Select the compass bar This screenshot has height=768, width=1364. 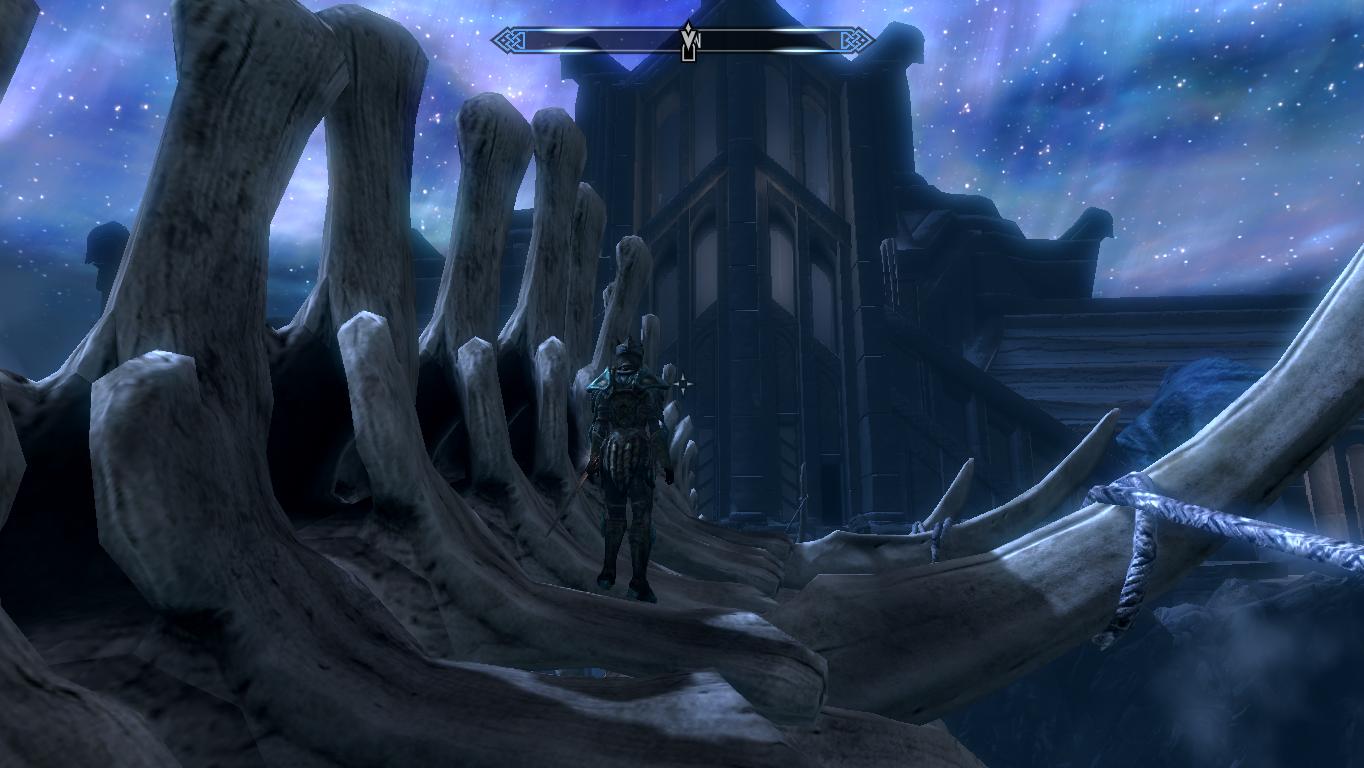click(x=600, y=41)
